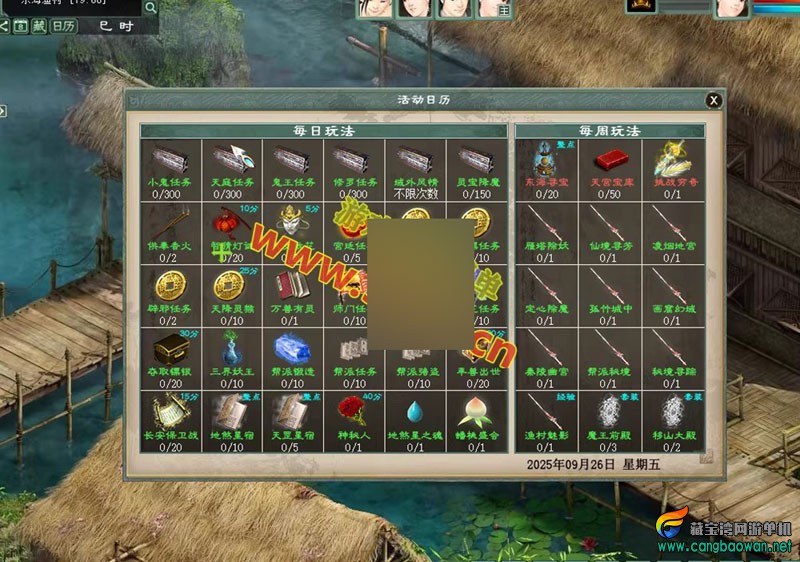Viewport: 800px width, 562px height.
Task: Close the 活动日历 activity calendar window
Action: point(713,100)
